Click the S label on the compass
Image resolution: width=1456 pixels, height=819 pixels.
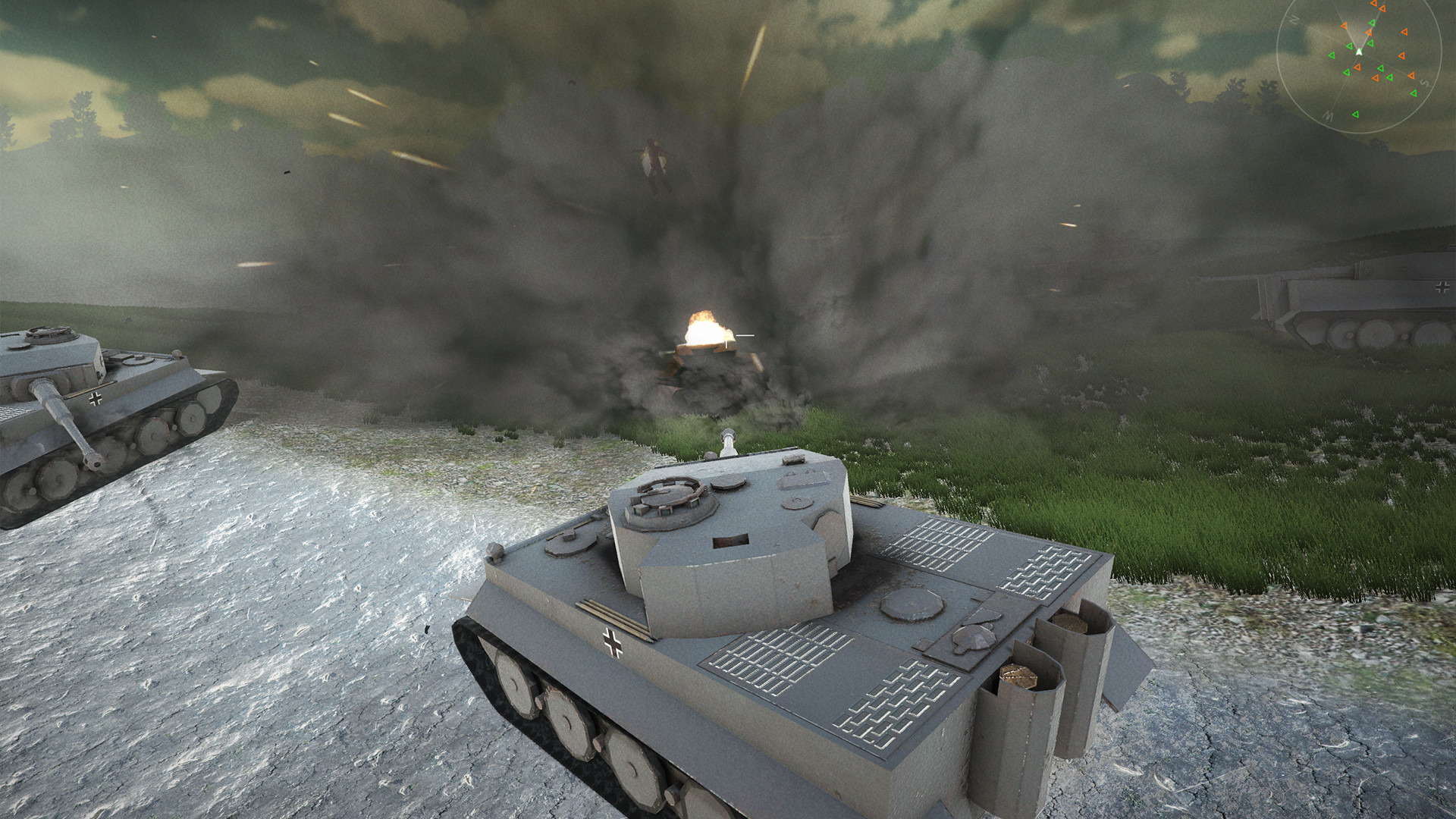1425,83
